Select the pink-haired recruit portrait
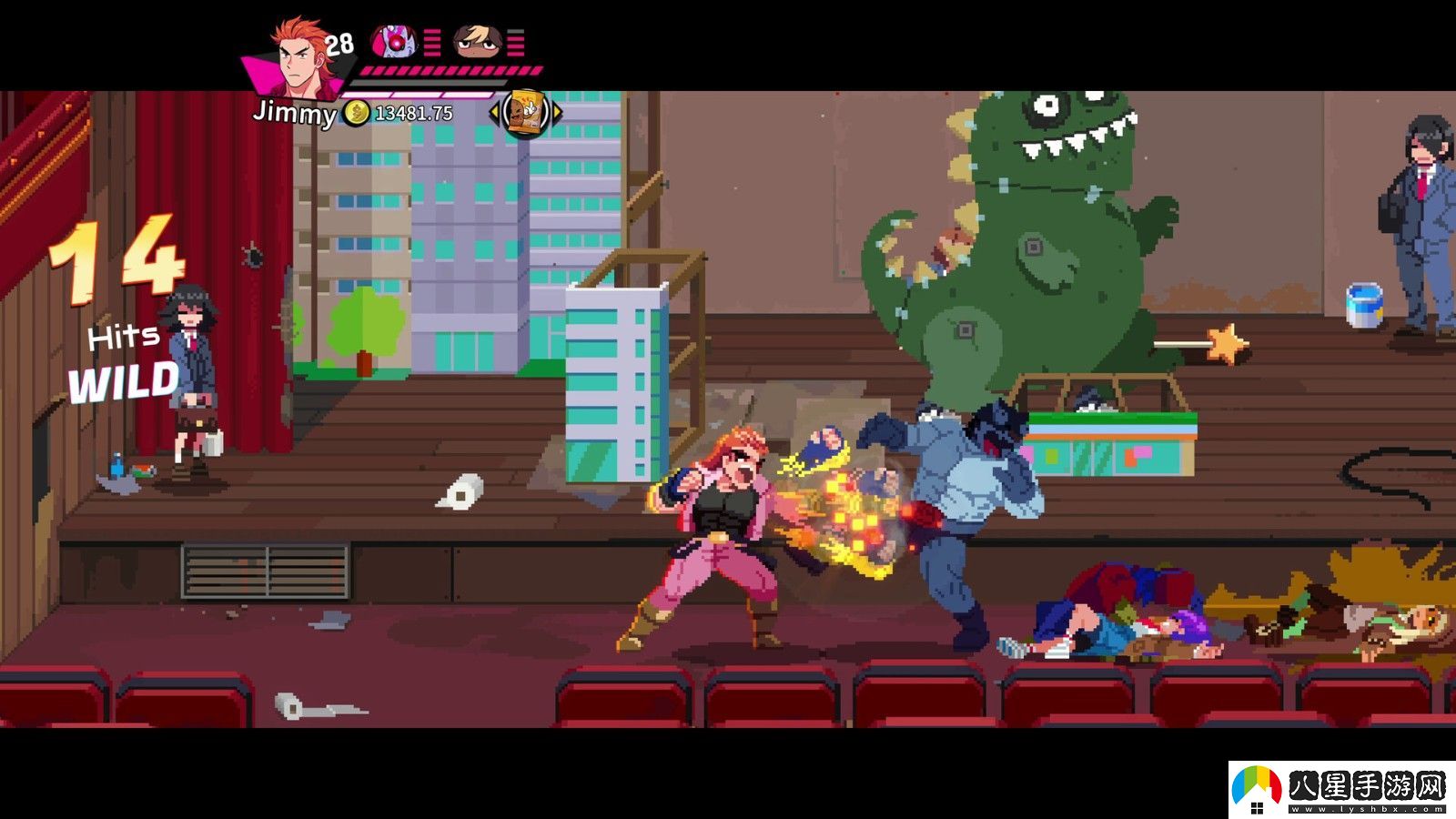1456x819 pixels. [x=394, y=42]
